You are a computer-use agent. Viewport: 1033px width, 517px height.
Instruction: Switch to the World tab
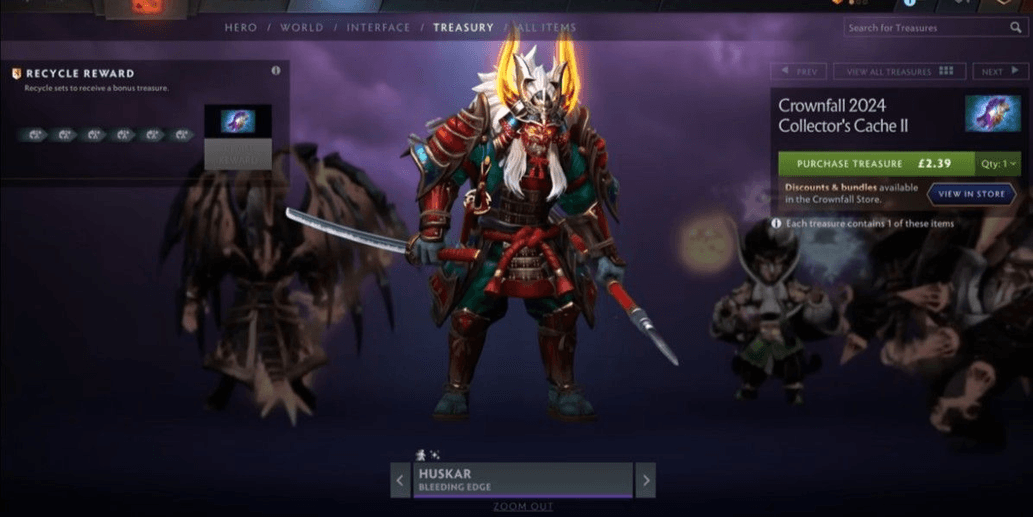coord(301,27)
